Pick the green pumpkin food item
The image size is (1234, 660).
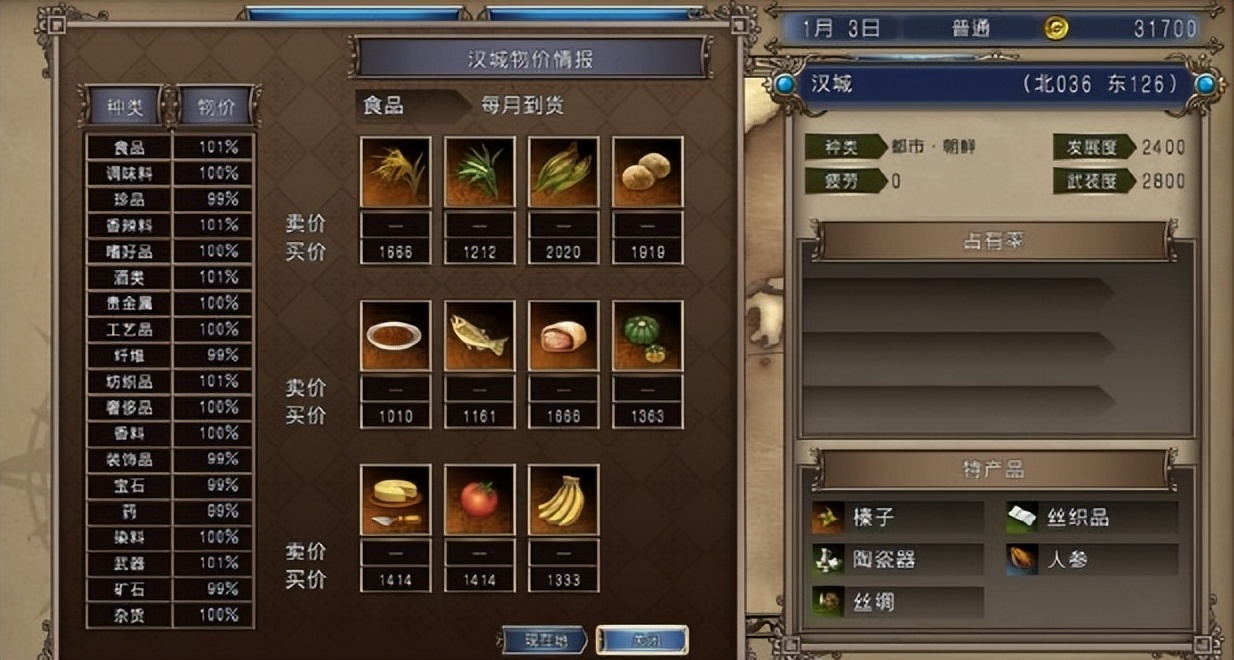coord(647,335)
